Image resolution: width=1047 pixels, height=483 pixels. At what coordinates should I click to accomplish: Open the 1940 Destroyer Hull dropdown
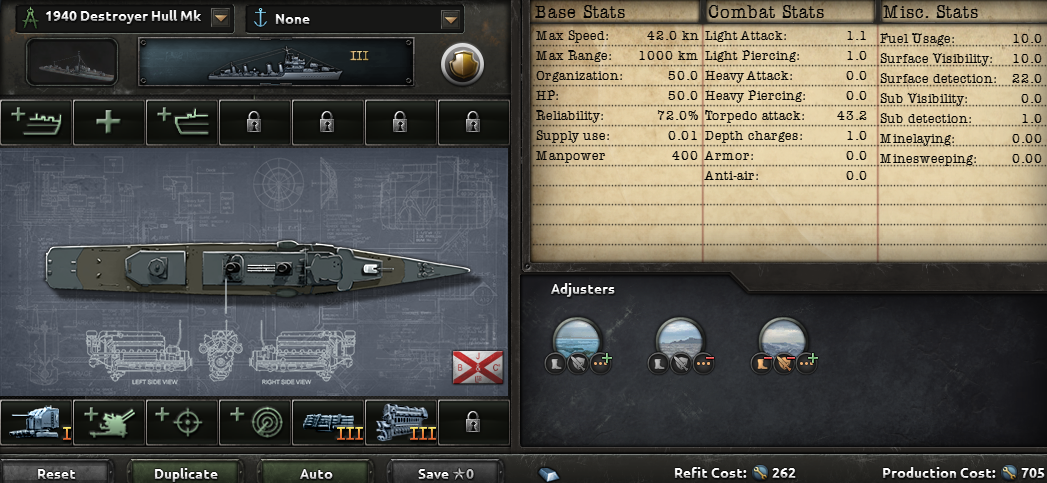(x=221, y=18)
